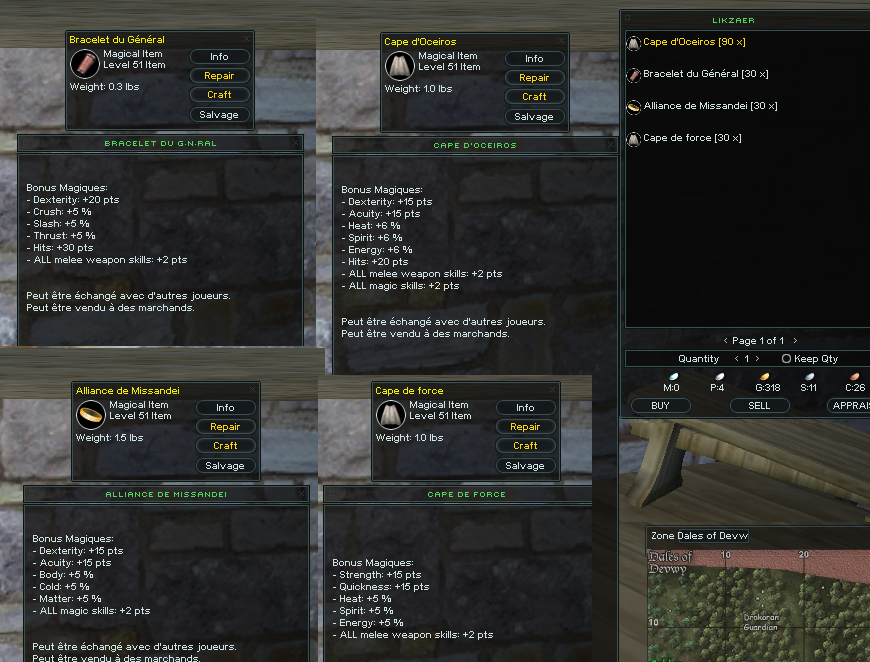
Task: Toggle the Keep Qty option
Action: (x=787, y=359)
